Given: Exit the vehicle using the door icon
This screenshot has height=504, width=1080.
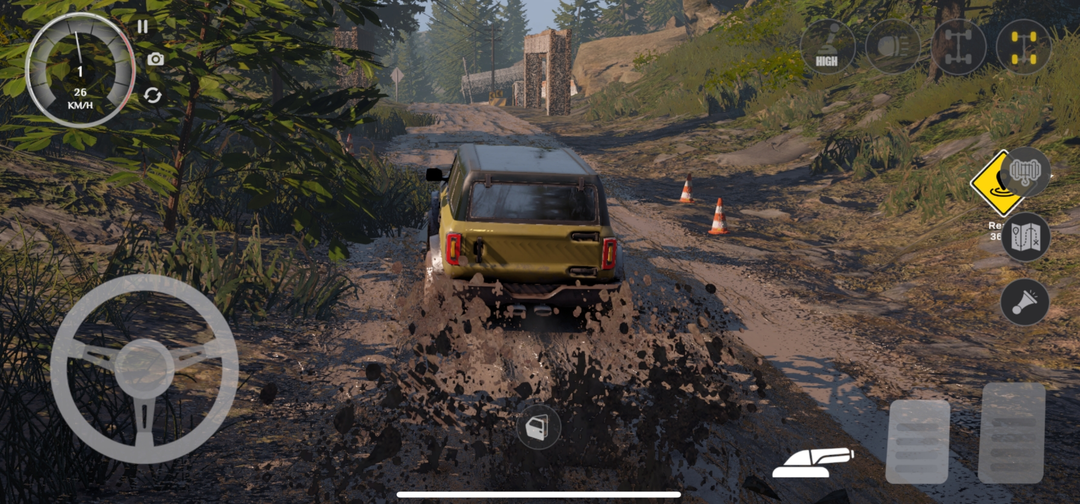Looking at the screenshot, I should click(538, 427).
